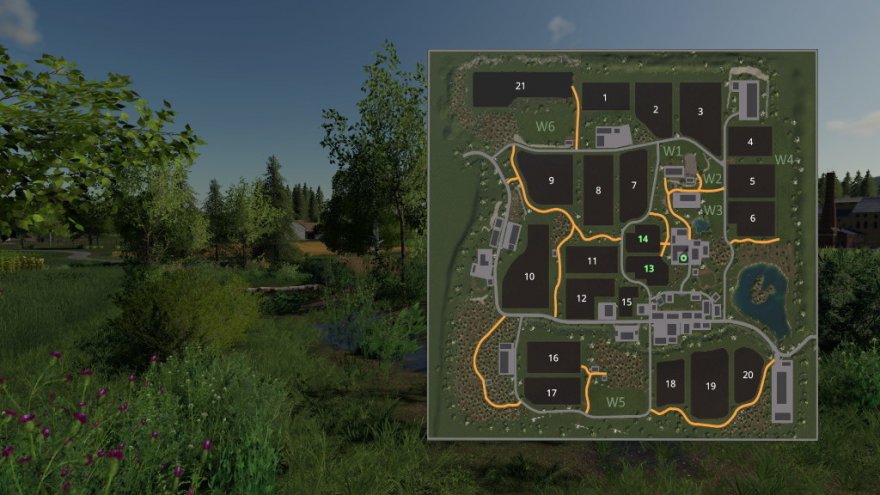Select field 10 on the map
The width and height of the screenshot is (880, 495).
tap(529, 275)
